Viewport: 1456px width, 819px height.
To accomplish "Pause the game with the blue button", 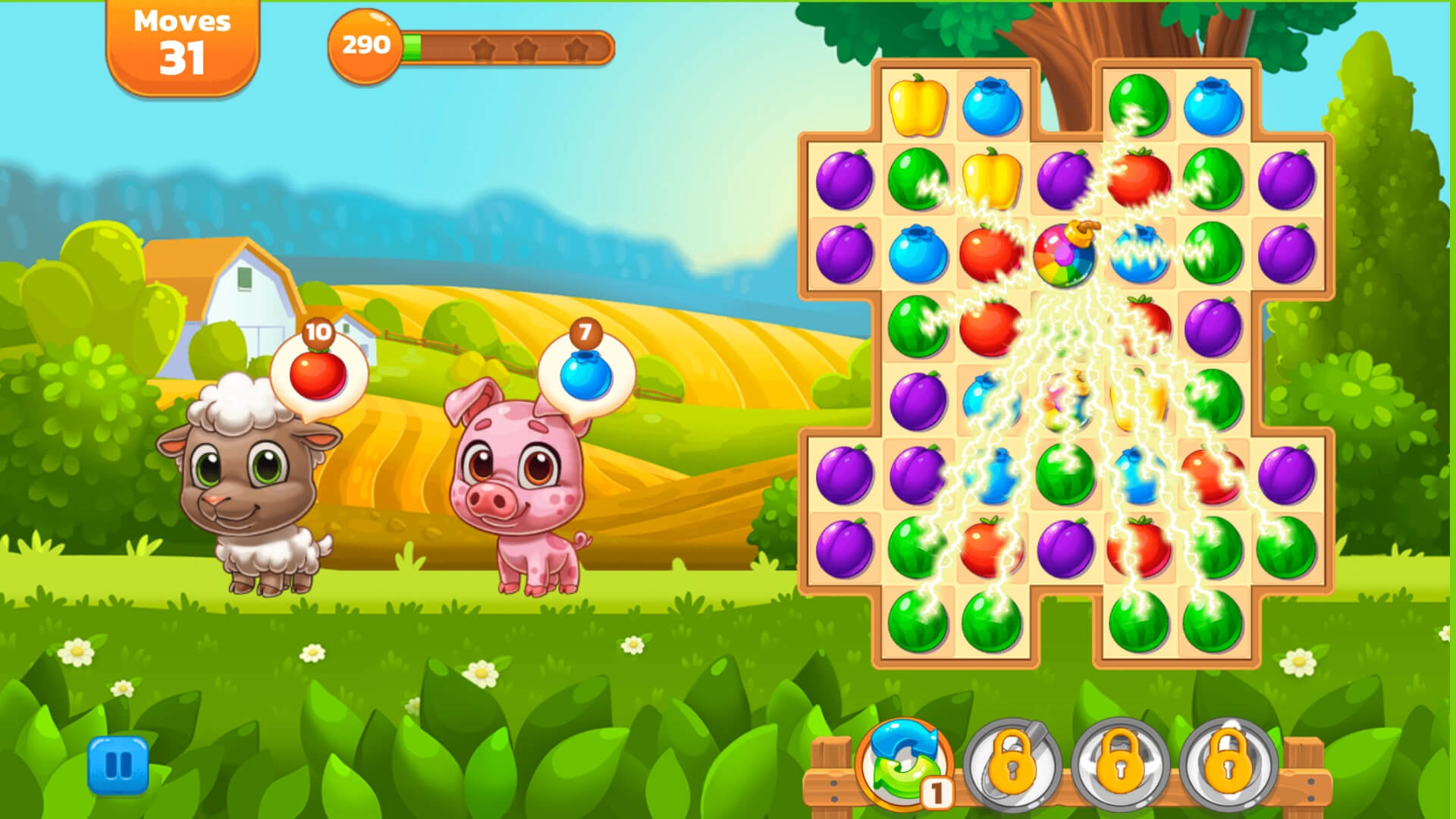I will tap(118, 765).
